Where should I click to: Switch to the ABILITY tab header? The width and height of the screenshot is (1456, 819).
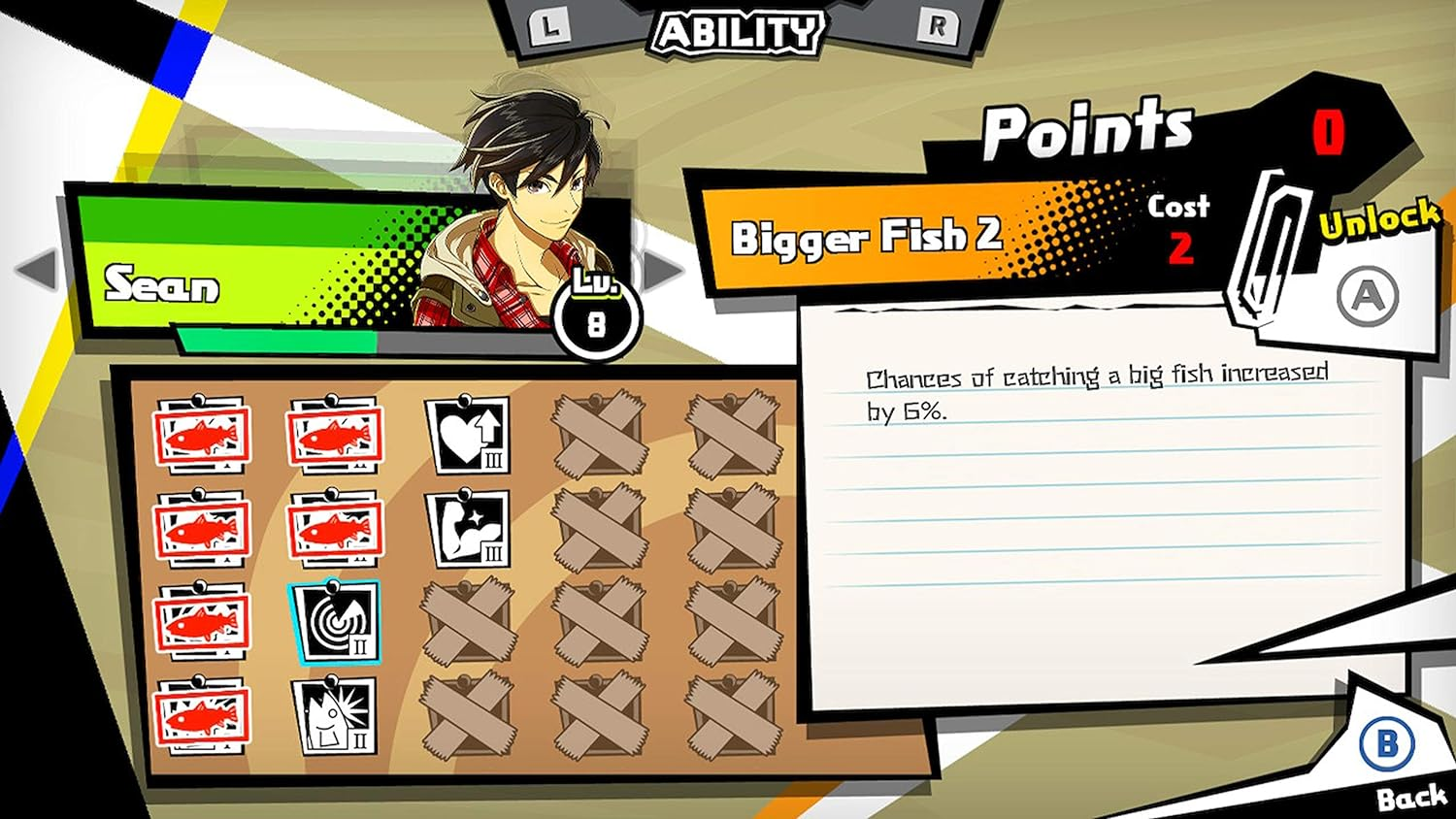pyautogui.click(x=738, y=29)
